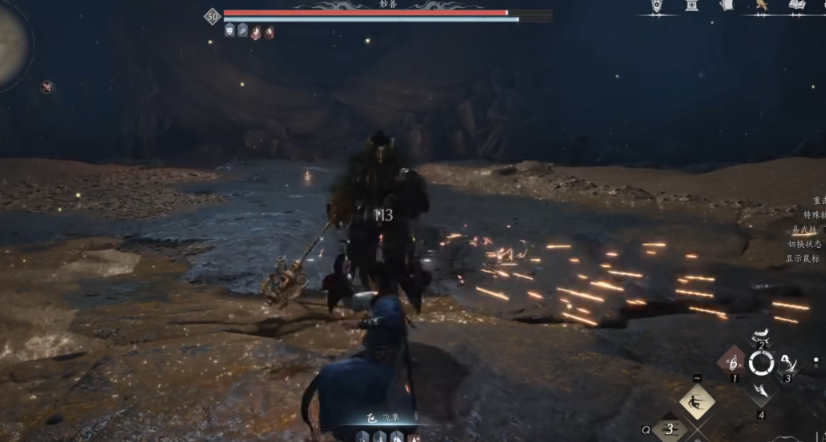
Task: Click the circular minimap
Action: click(x=12, y=45)
